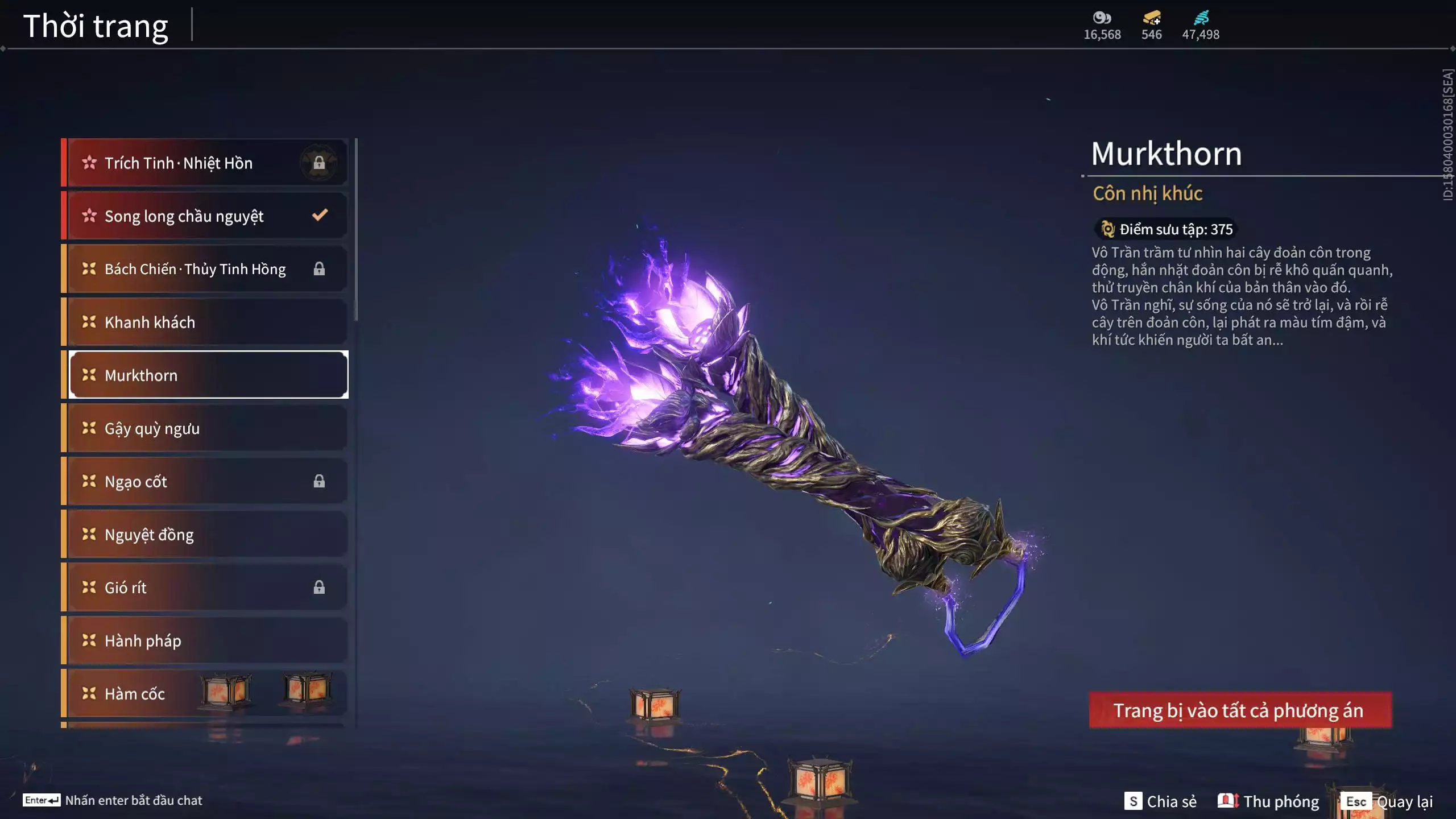Select Hành pháp in the cosmetics menu

pyautogui.click(x=171, y=640)
